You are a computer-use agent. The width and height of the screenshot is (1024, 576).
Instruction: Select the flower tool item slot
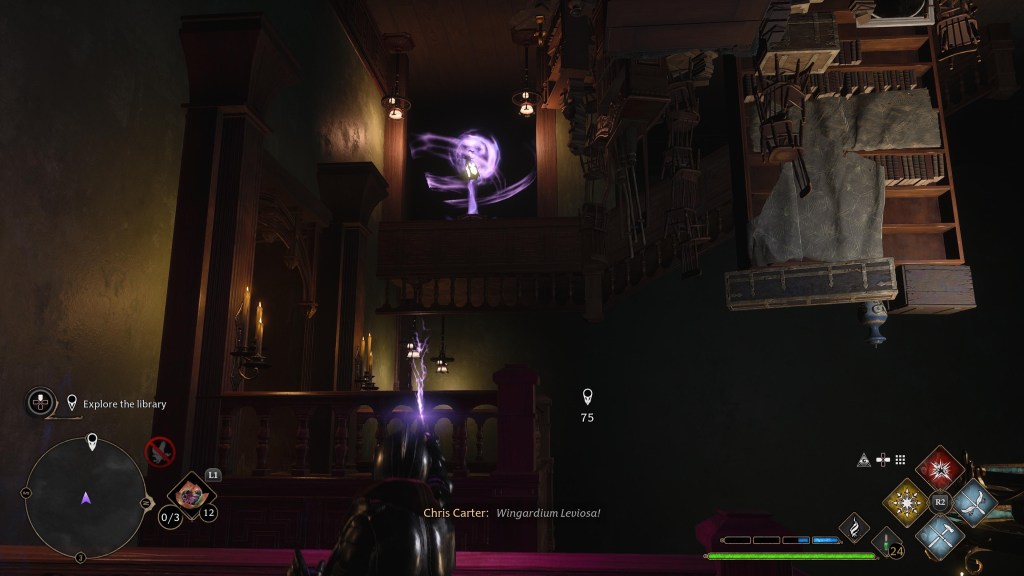pos(189,492)
